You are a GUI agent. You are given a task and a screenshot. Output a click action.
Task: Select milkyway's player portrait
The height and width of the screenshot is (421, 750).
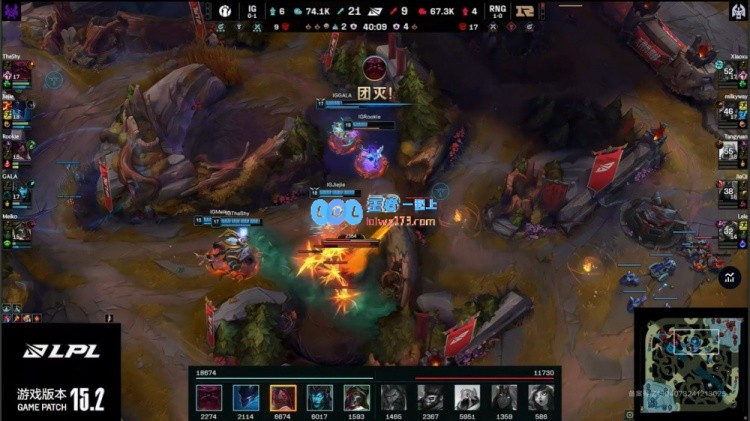(728, 112)
